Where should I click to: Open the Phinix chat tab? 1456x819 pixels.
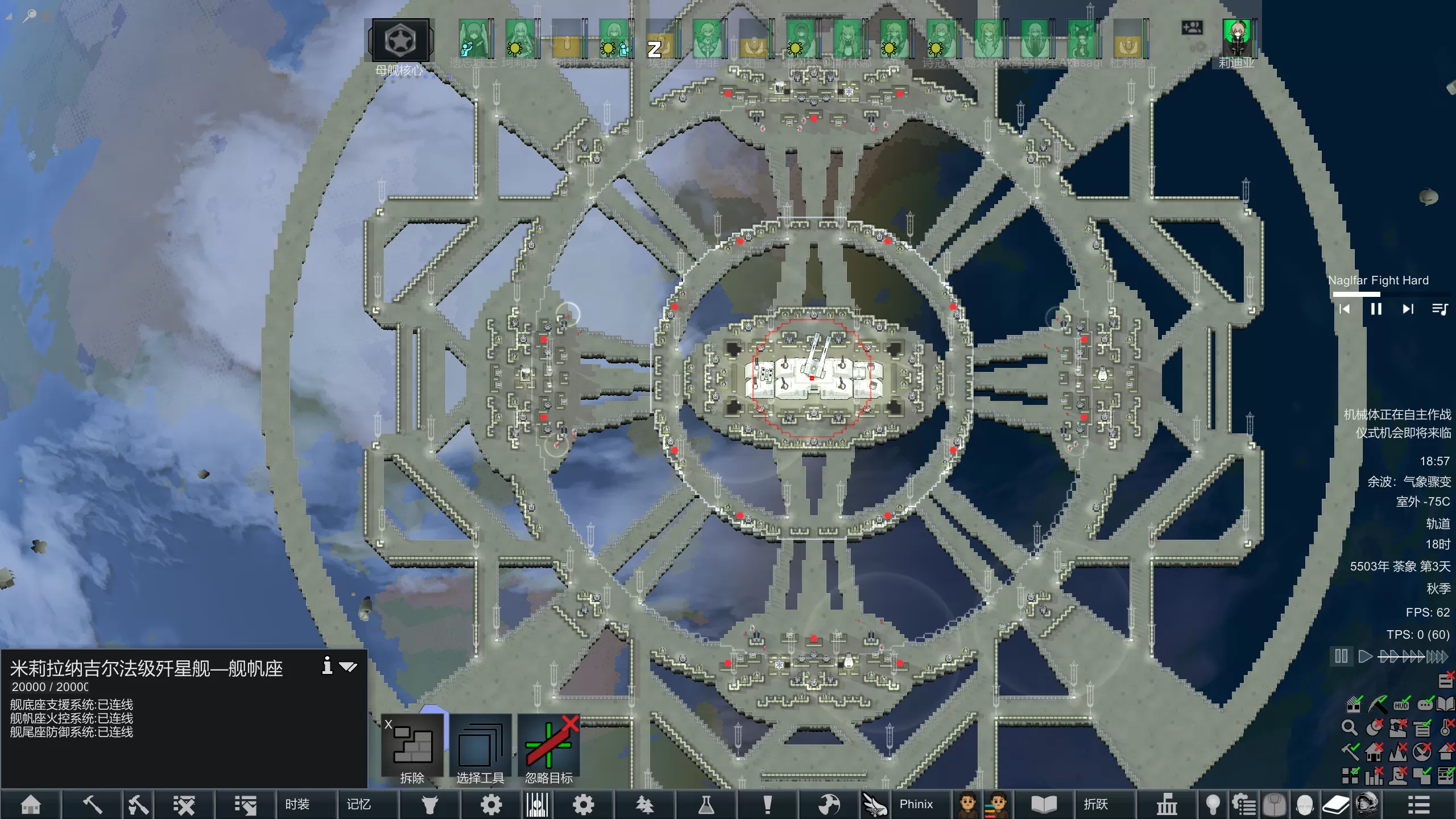(x=916, y=804)
